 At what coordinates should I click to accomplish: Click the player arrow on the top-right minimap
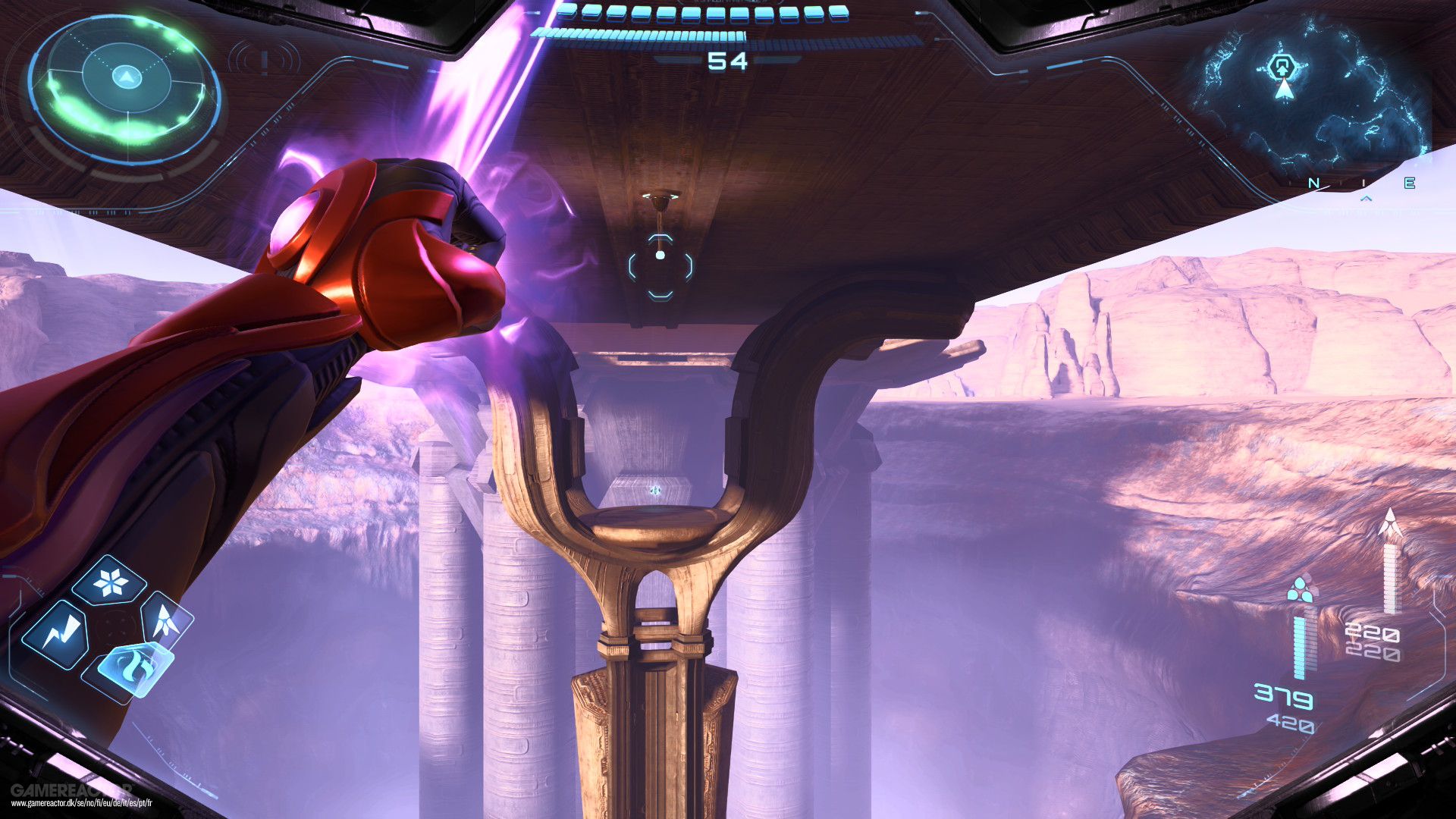(1285, 91)
